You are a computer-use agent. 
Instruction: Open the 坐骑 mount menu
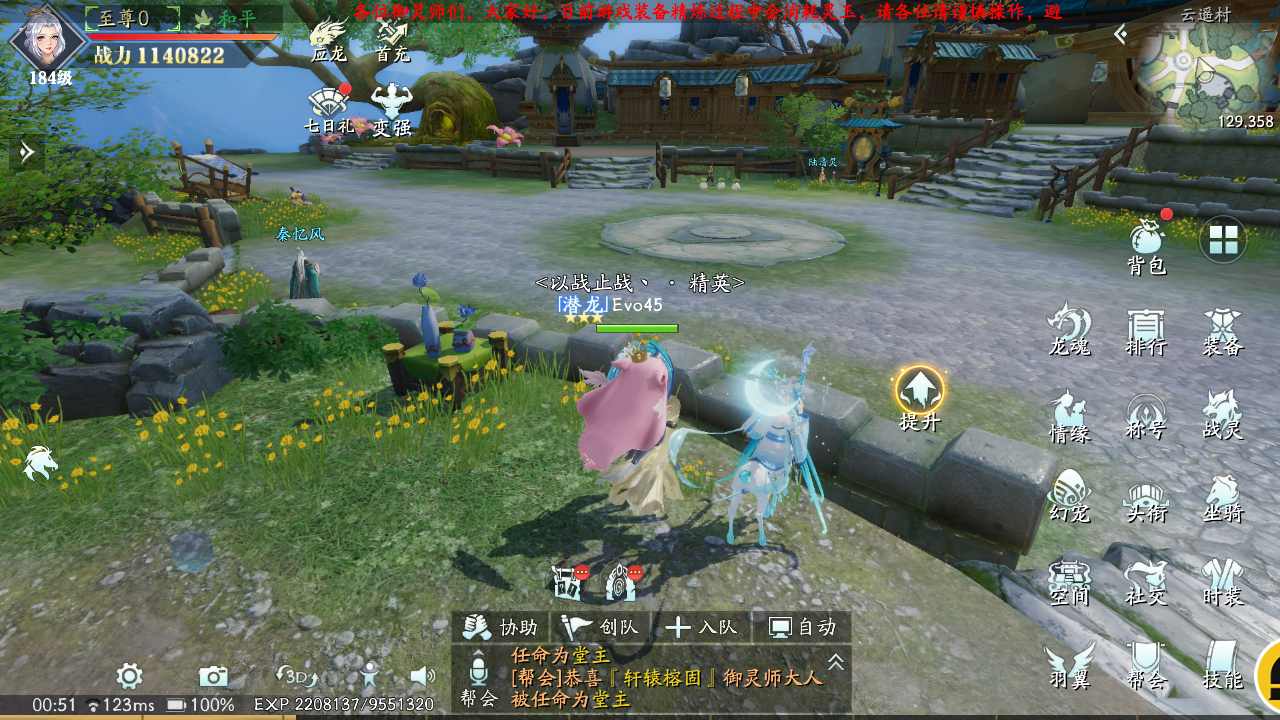tap(1222, 498)
